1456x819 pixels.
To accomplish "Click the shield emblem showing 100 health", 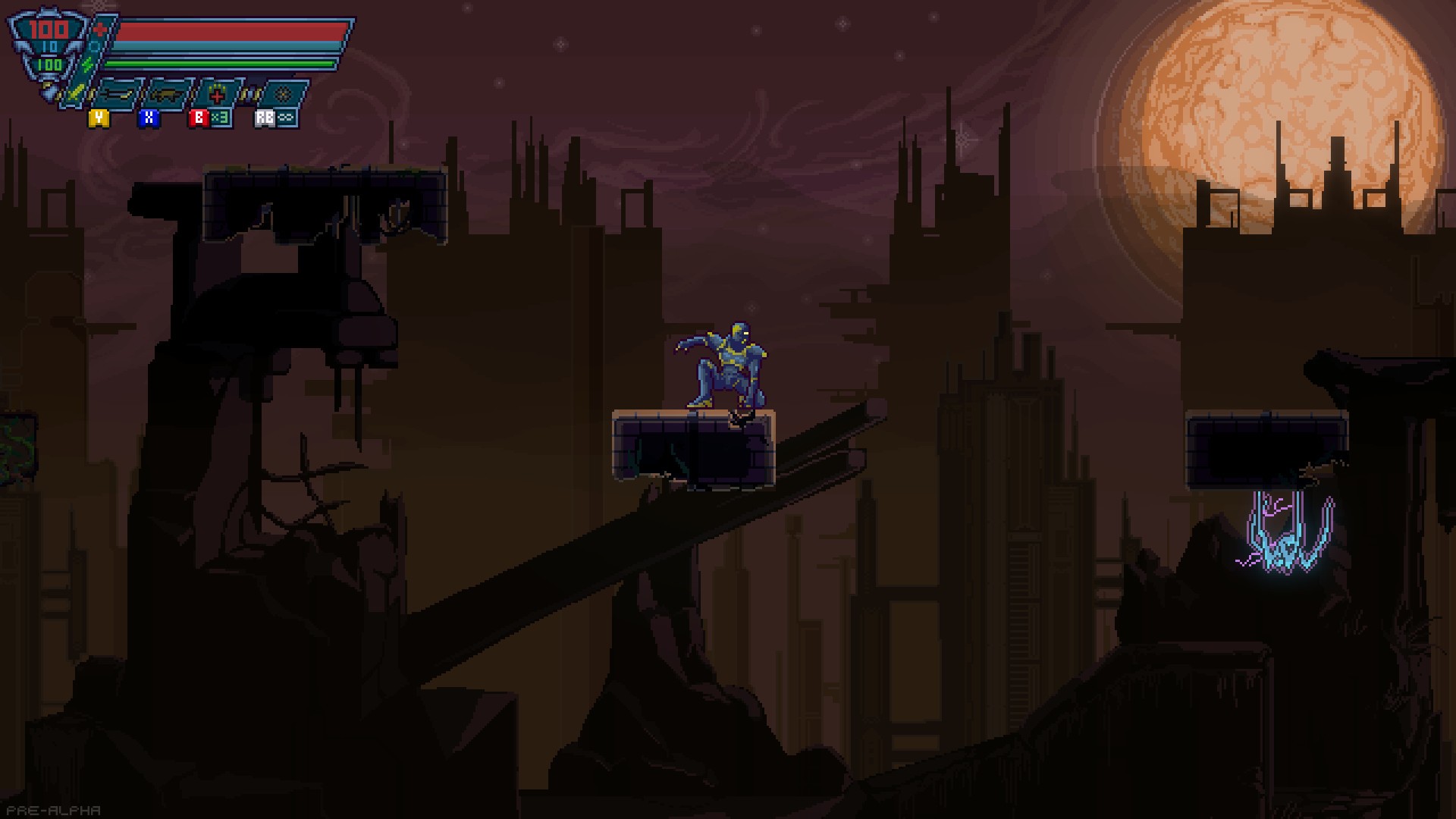I will [47, 27].
